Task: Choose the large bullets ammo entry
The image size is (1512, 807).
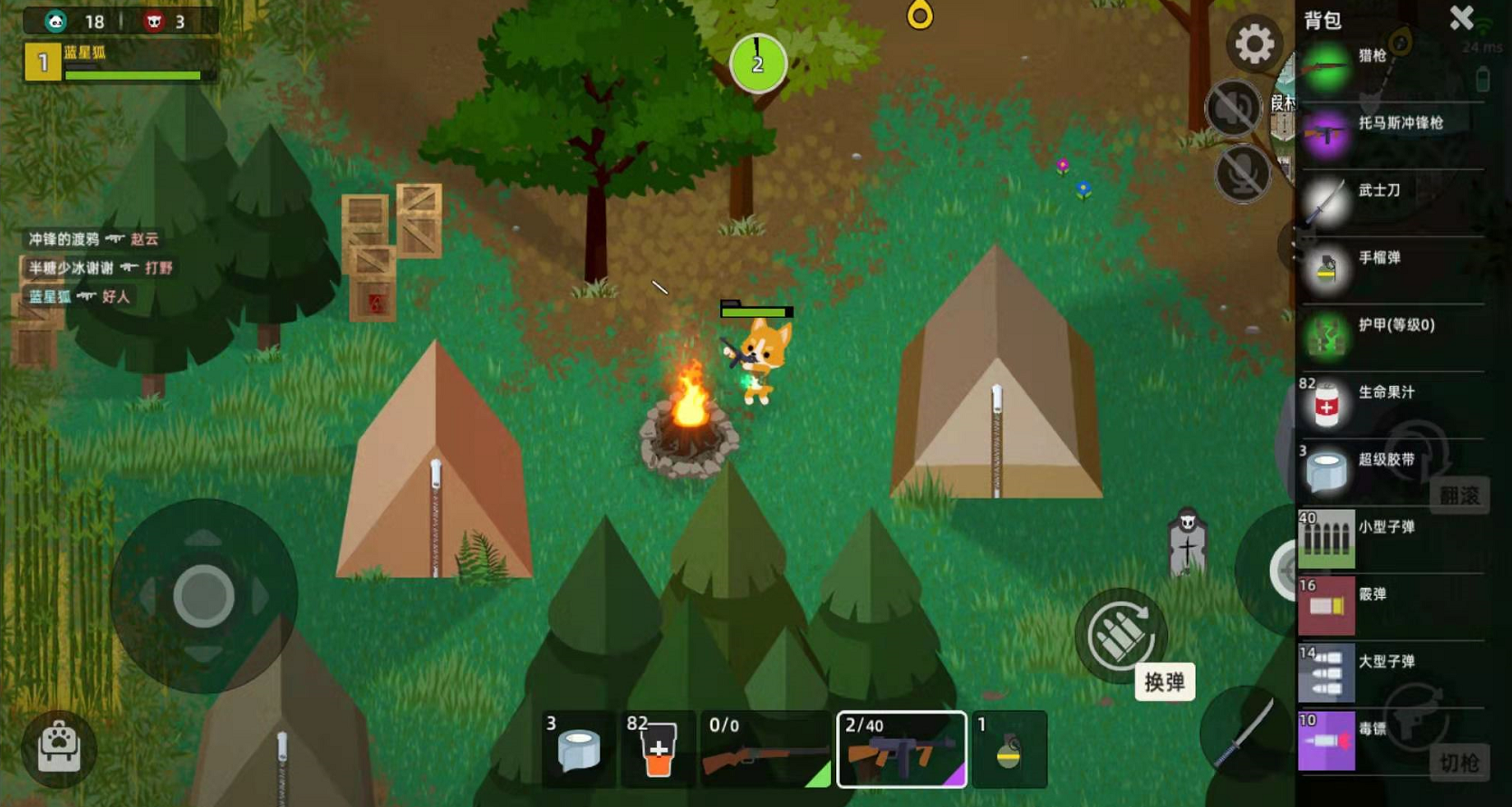Action: click(x=1391, y=673)
